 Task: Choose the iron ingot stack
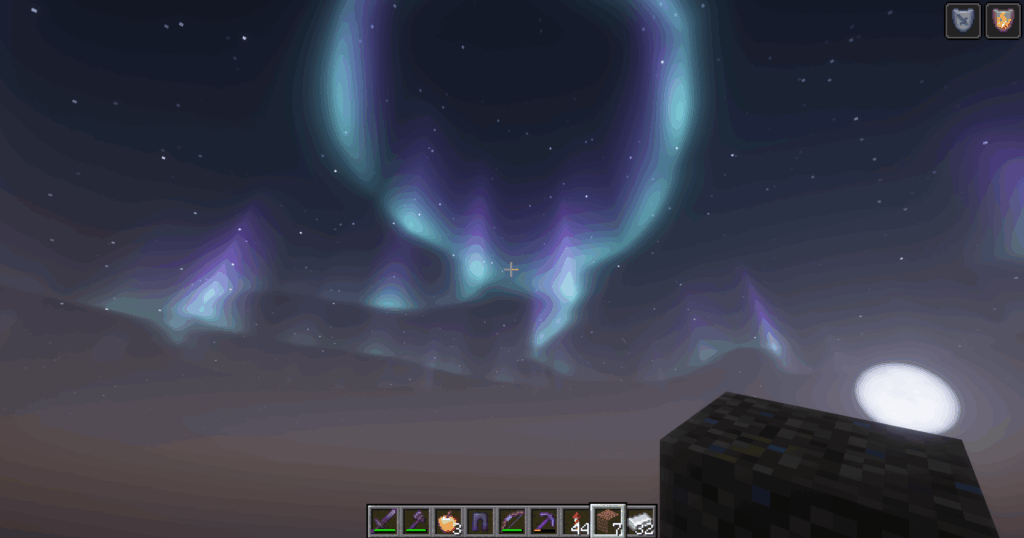coord(640,520)
